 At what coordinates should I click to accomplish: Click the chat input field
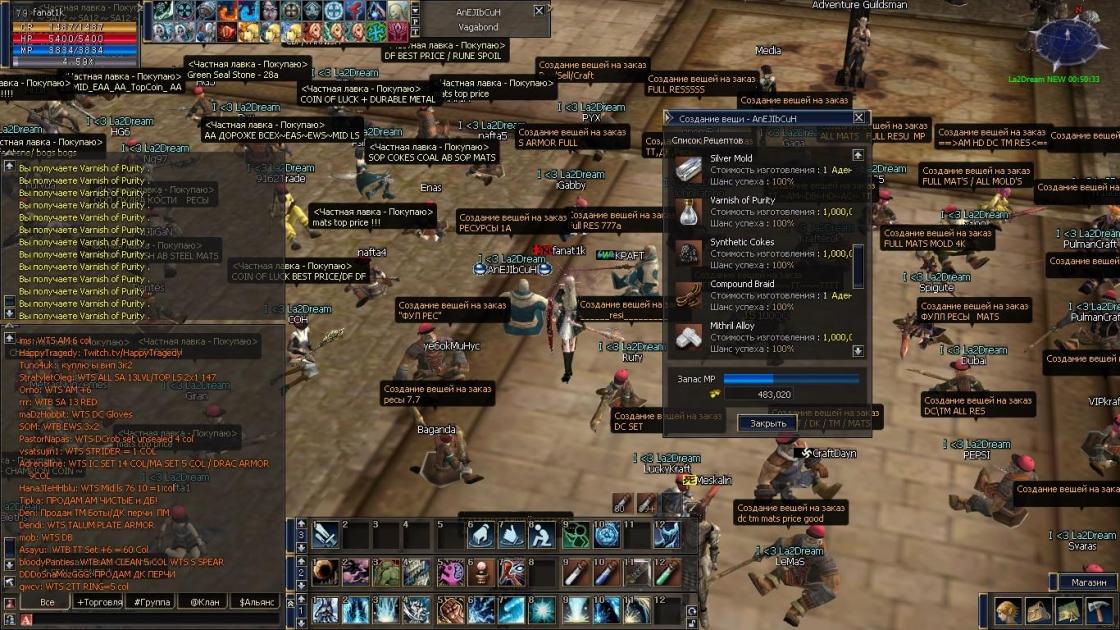tap(150, 620)
